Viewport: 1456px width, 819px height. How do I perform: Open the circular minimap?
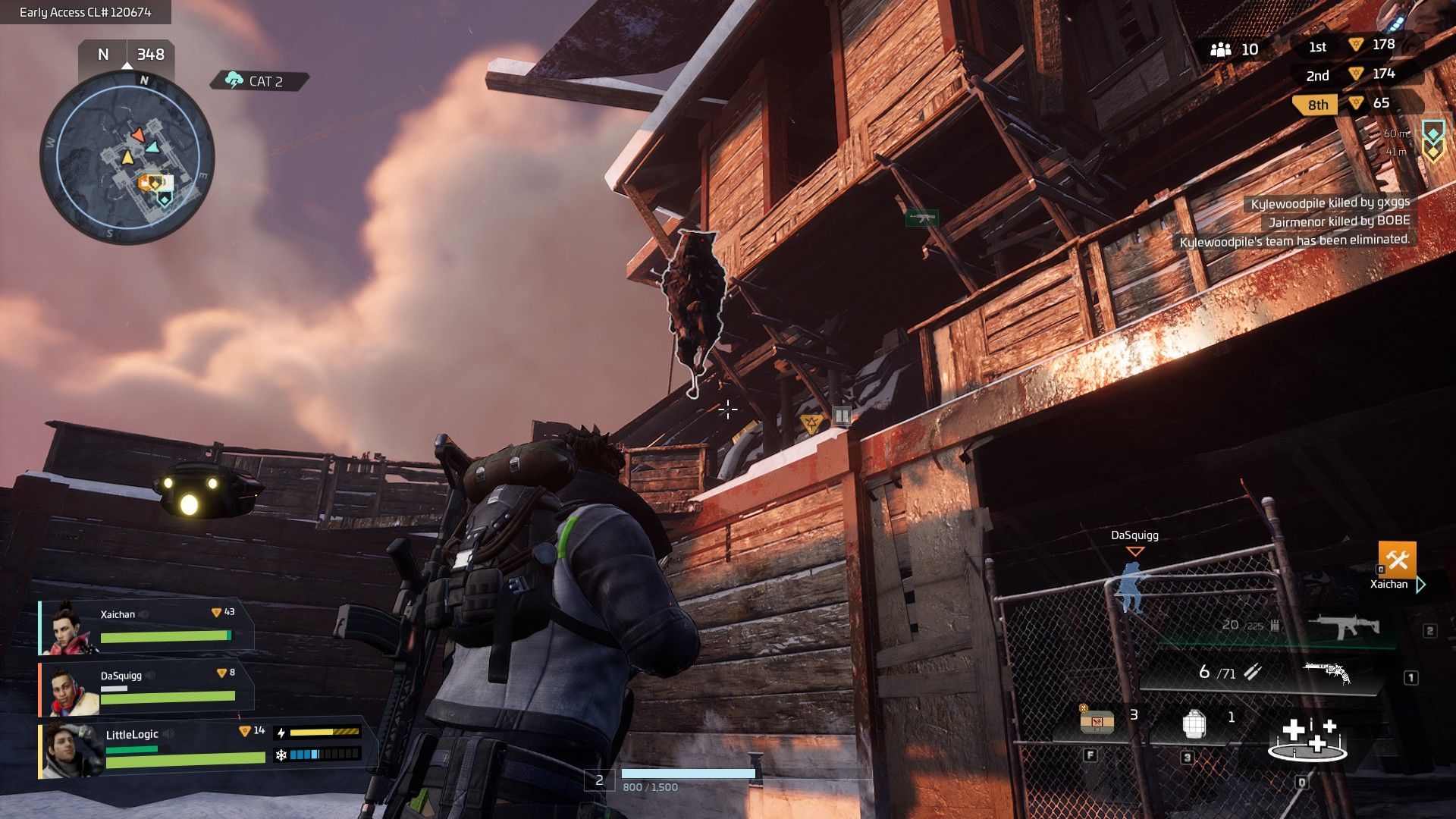click(x=127, y=158)
